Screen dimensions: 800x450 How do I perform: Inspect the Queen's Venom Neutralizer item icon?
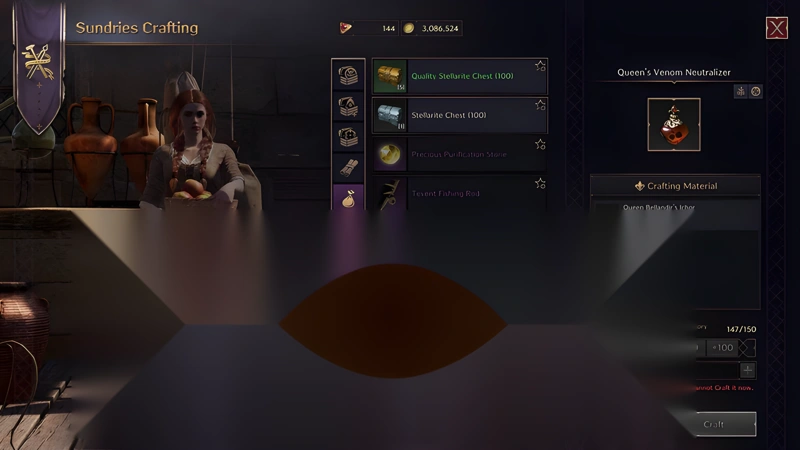click(673, 124)
